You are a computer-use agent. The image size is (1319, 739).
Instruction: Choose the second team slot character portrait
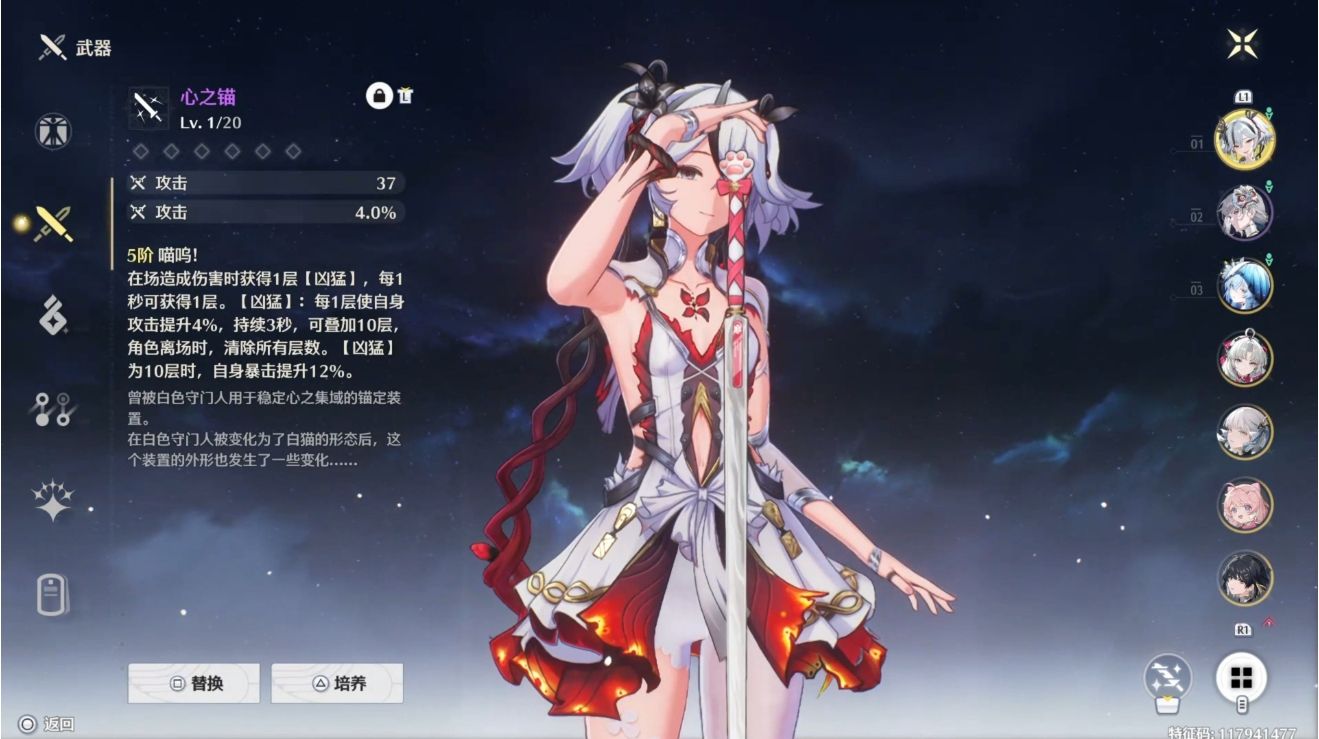1244,212
